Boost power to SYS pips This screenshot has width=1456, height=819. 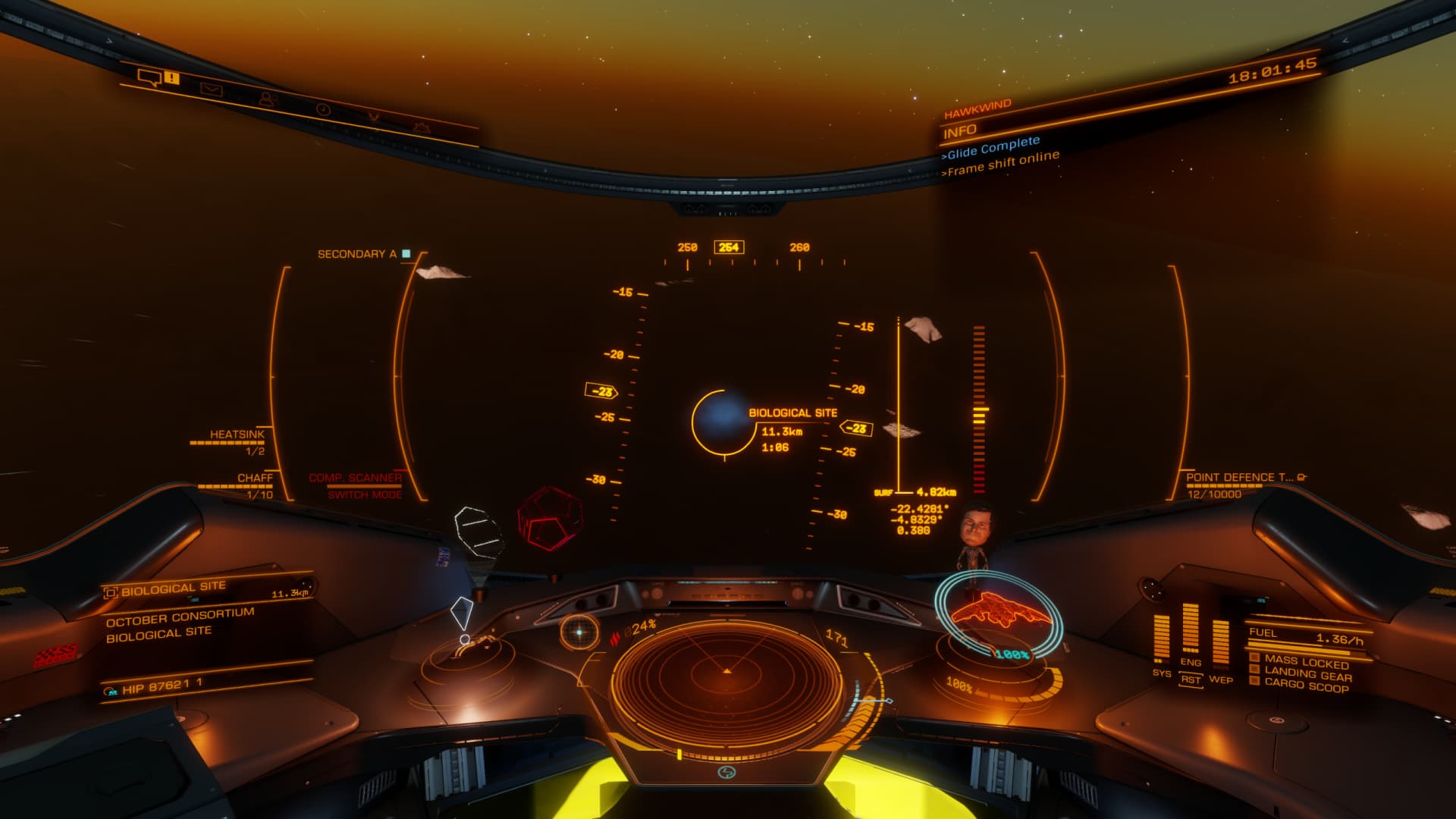click(1162, 673)
